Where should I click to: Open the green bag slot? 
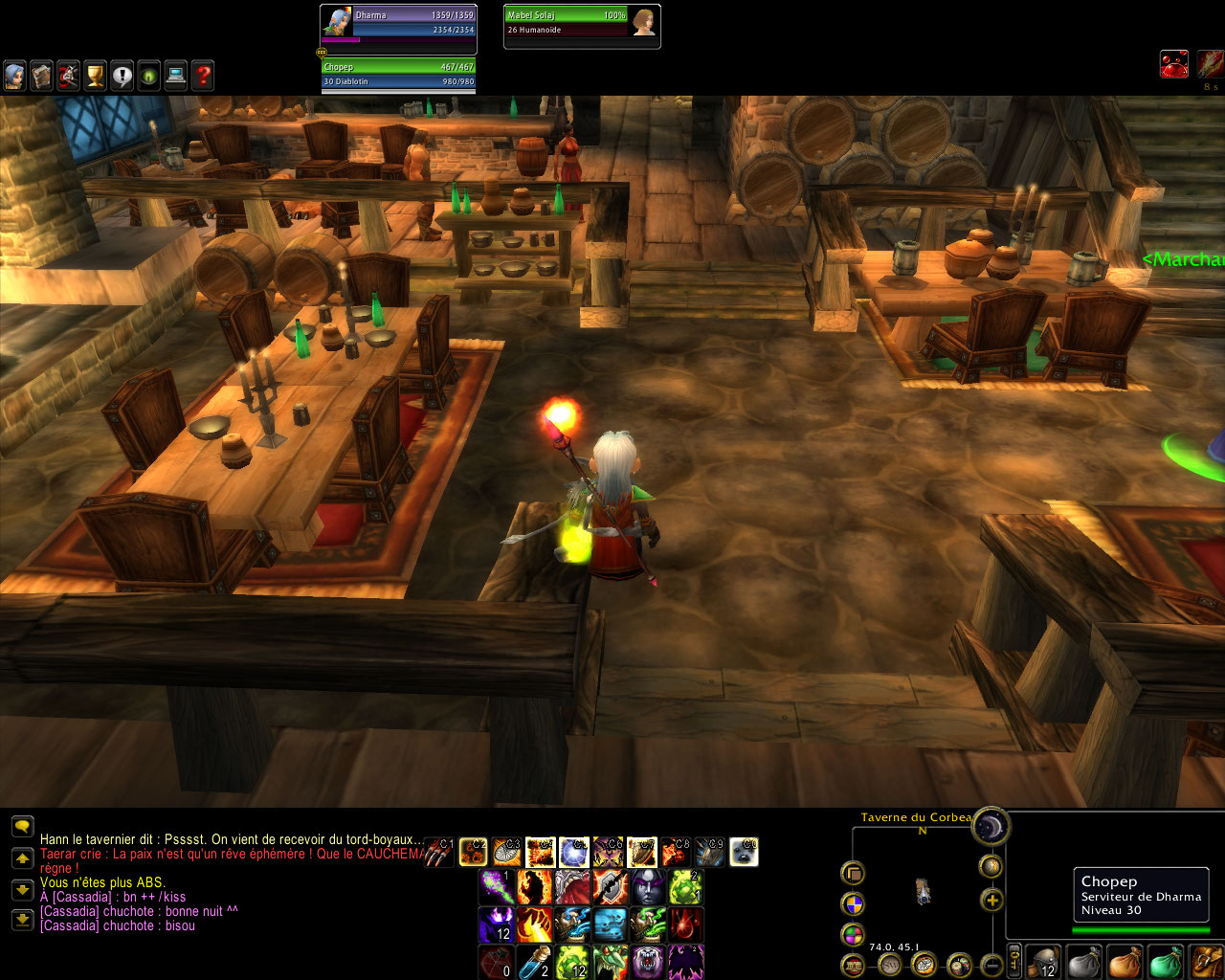(x=1165, y=962)
